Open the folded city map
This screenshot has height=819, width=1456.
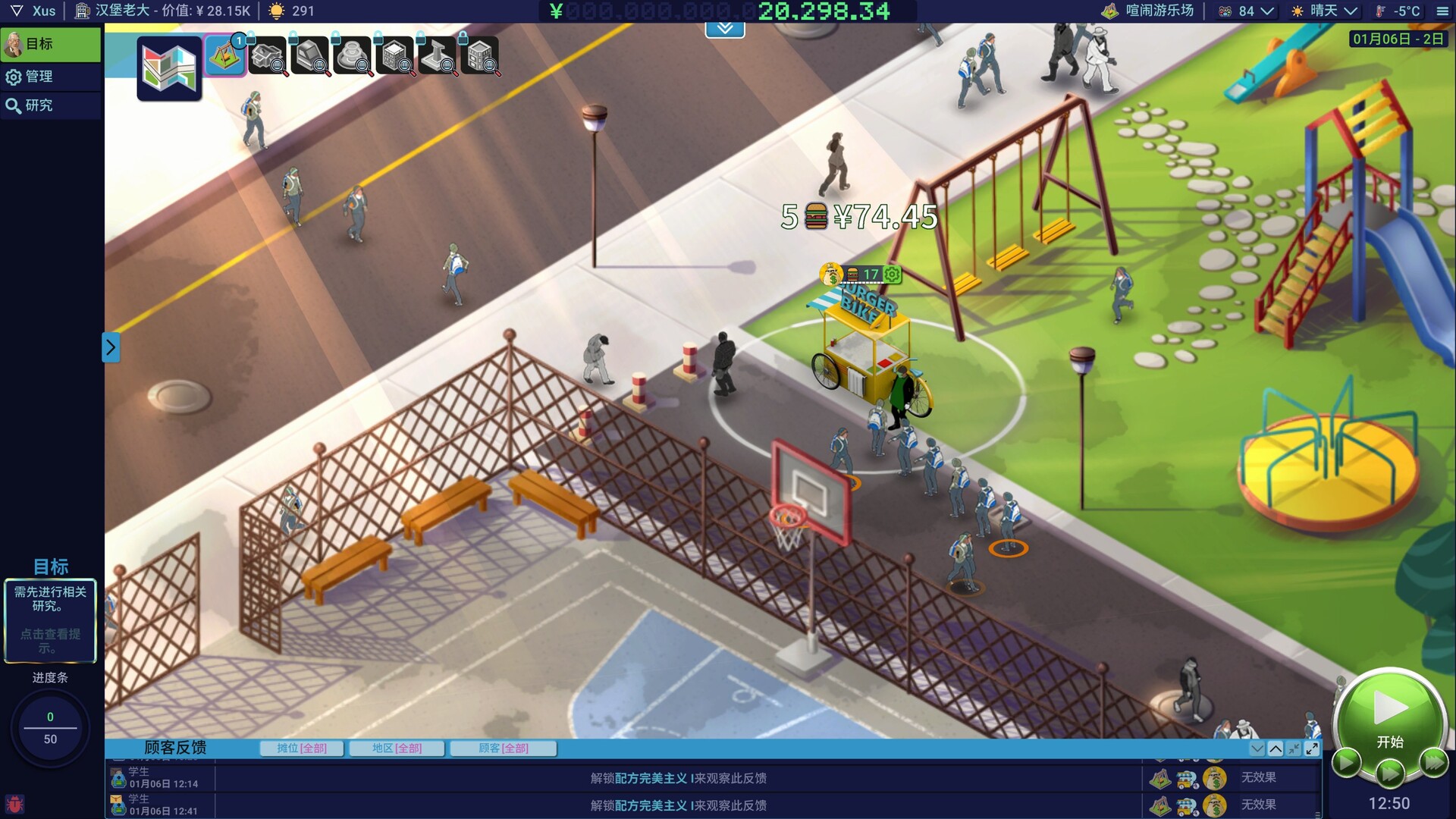[169, 67]
